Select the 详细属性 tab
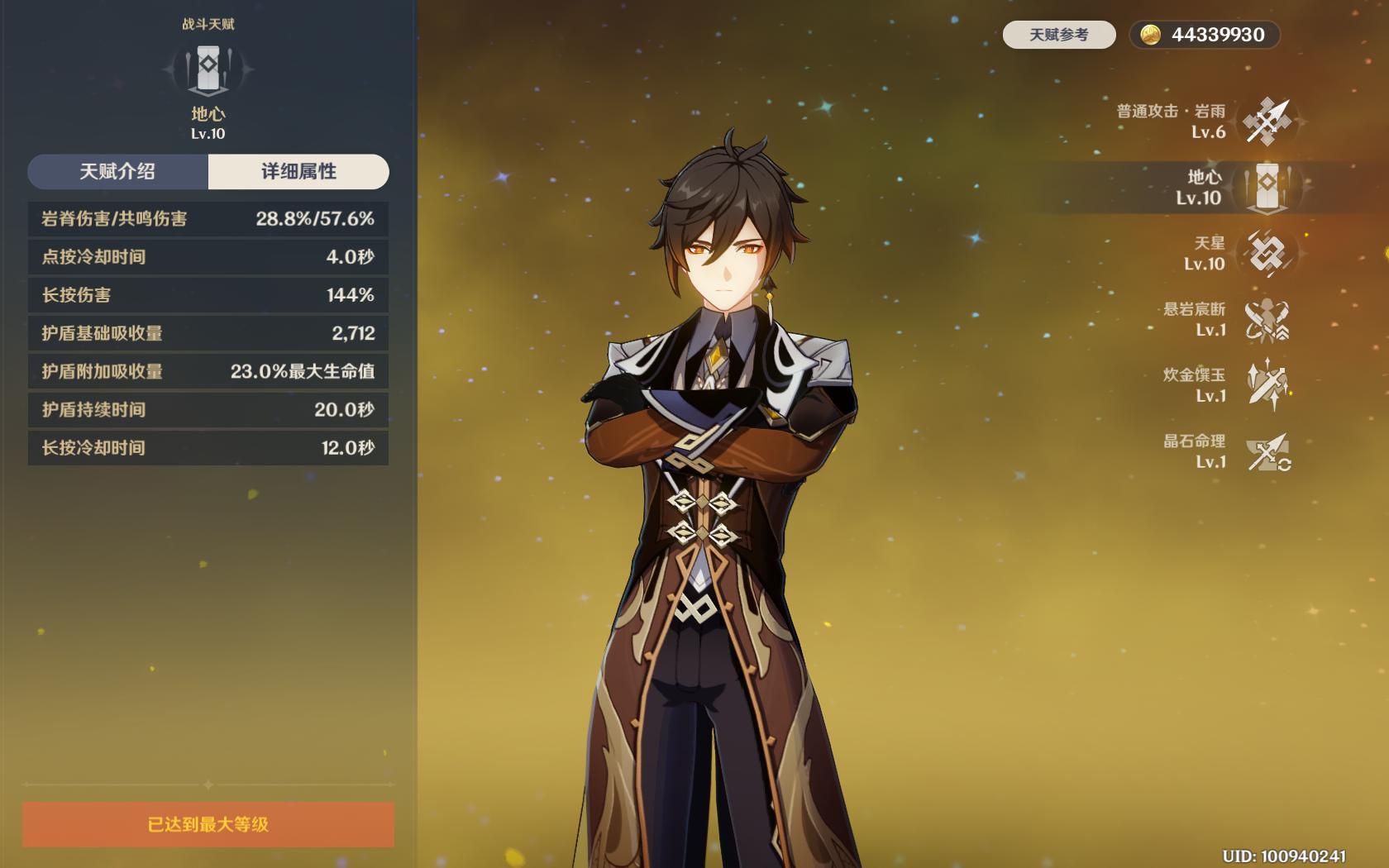 [x=298, y=171]
